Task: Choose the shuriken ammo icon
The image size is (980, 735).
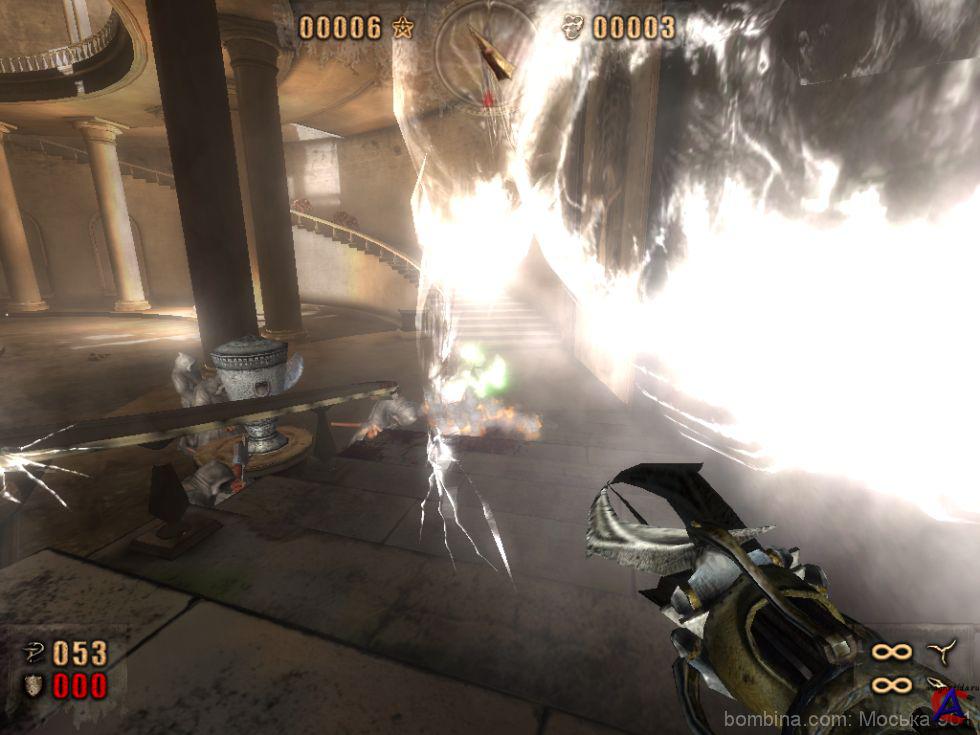Action: point(942,651)
